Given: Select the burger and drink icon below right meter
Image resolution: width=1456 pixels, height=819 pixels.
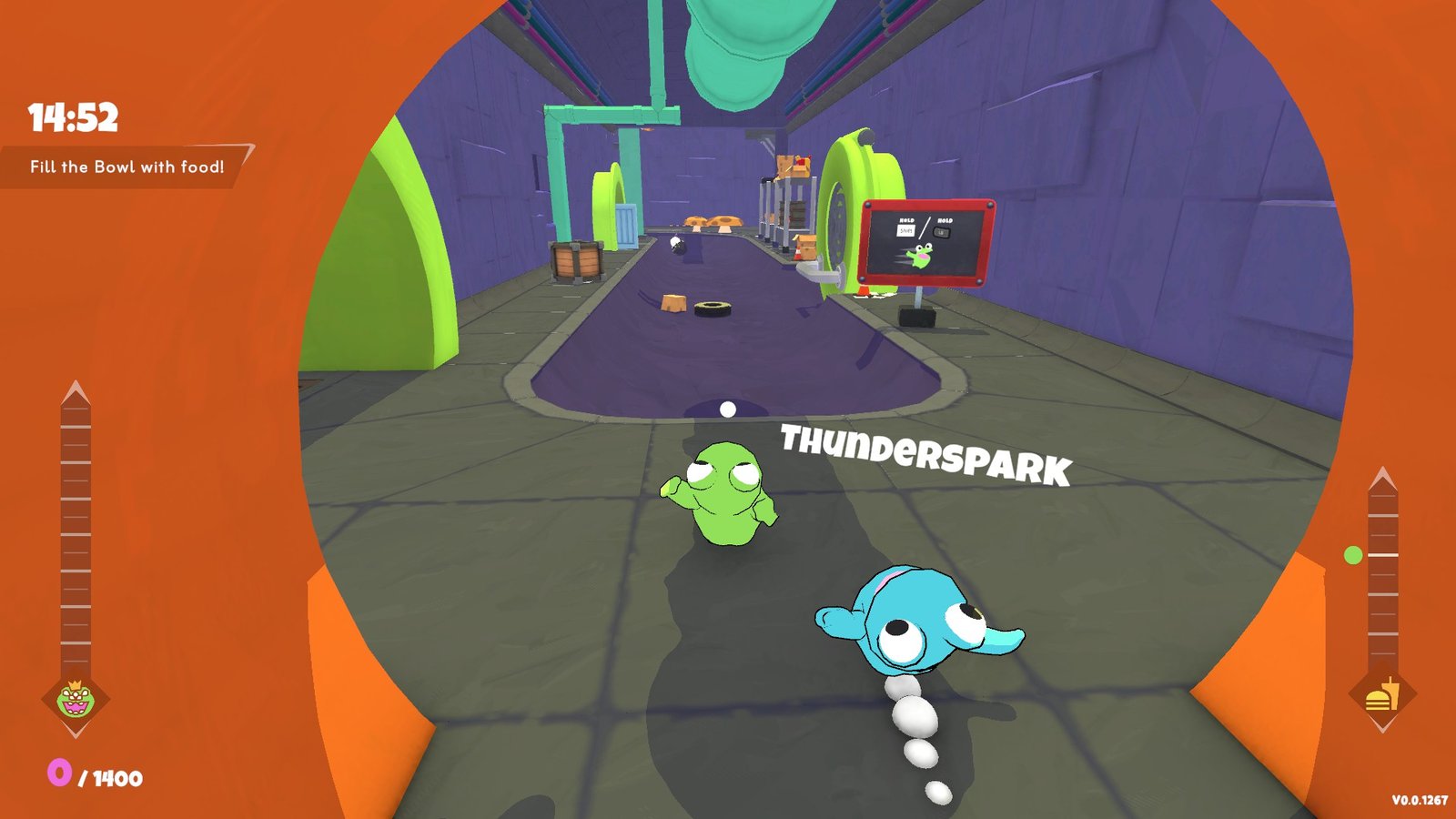Looking at the screenshot, I should [1382, 699].
